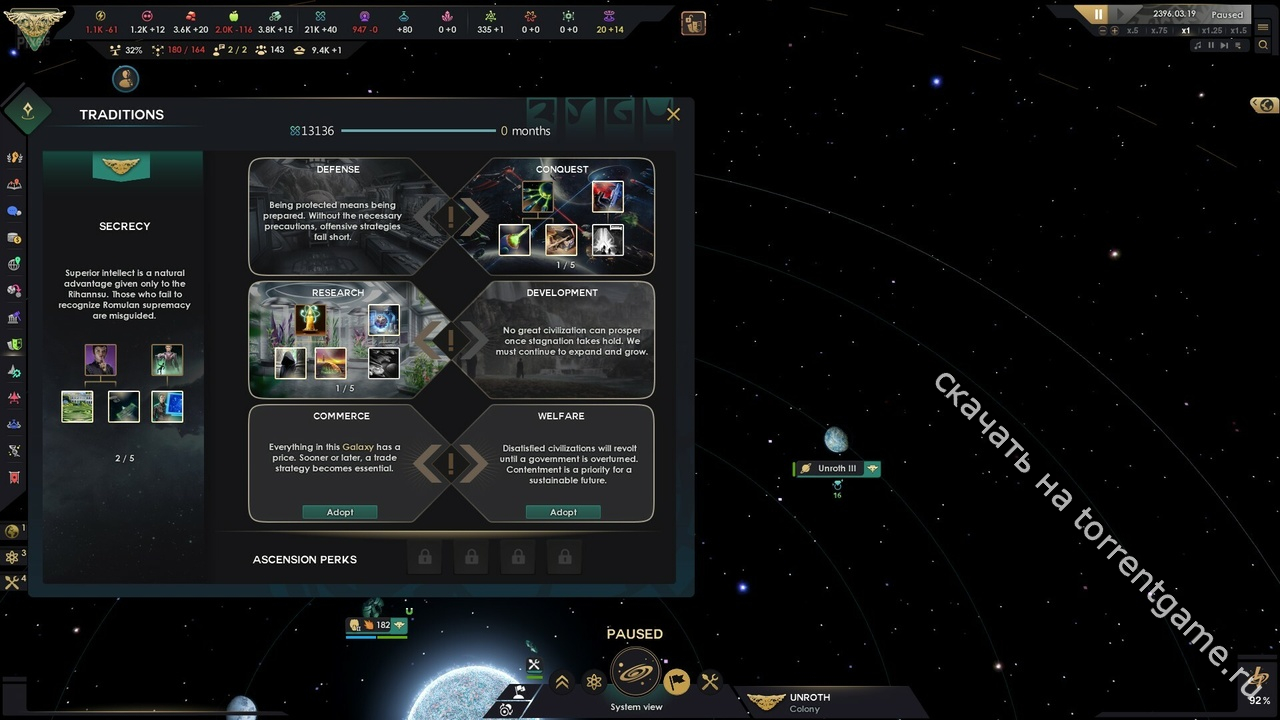The height and width of the screenshot is (720, 1280).
Task: Switch to galaxy map view
Action: tap(634, 674)
